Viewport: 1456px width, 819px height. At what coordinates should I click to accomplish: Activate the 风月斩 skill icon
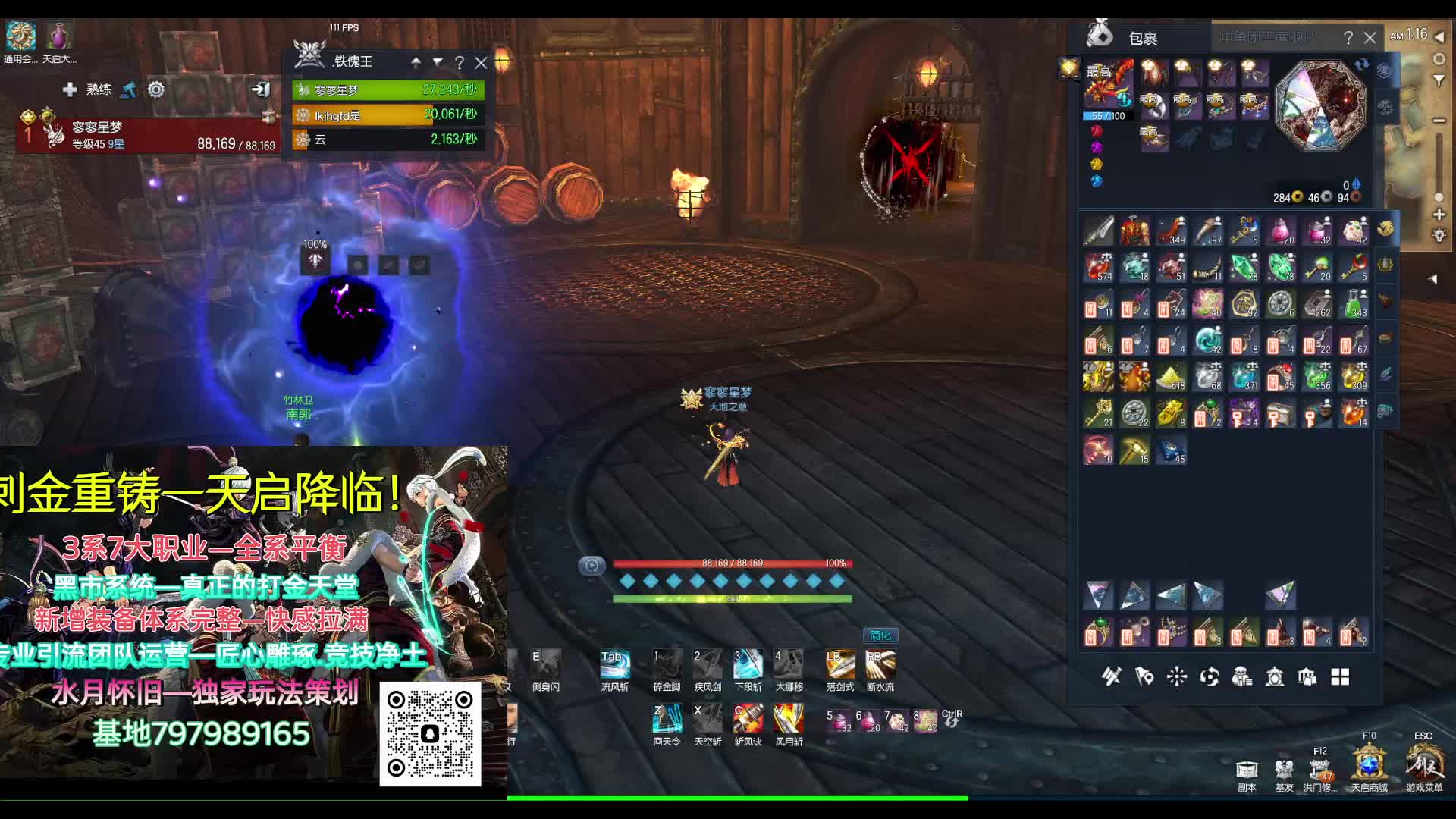click(789, 719)
